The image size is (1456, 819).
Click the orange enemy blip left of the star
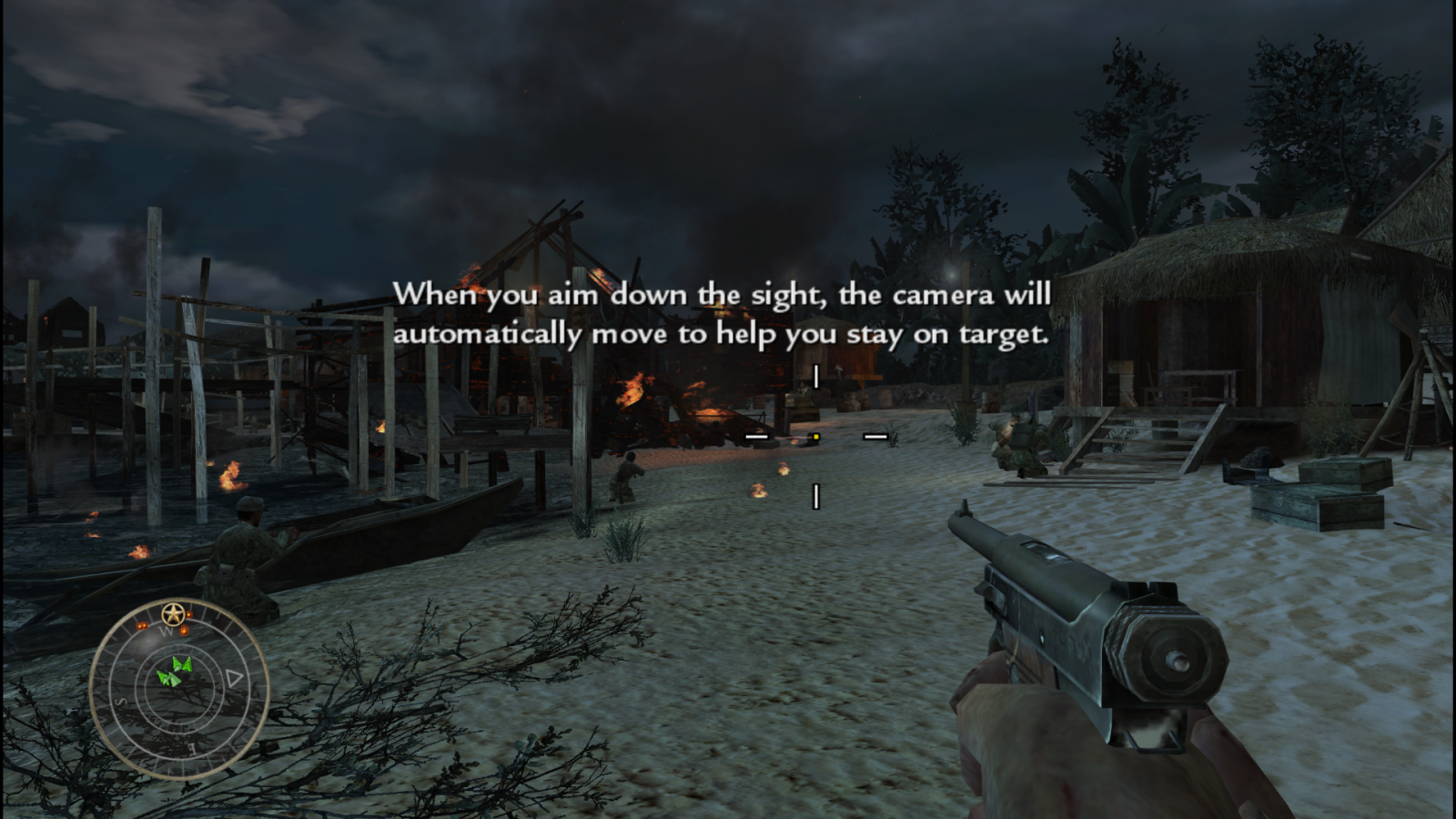pyautogui.click(x=142, y=625)
